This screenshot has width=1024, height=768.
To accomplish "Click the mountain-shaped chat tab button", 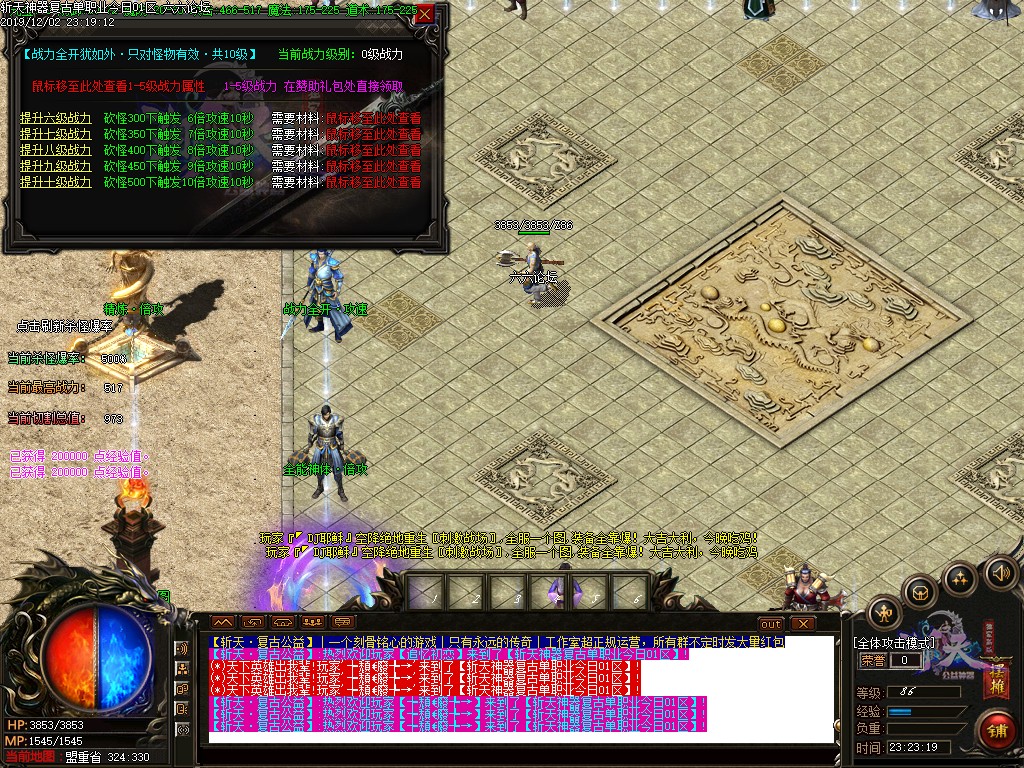I will pos(221,623).
